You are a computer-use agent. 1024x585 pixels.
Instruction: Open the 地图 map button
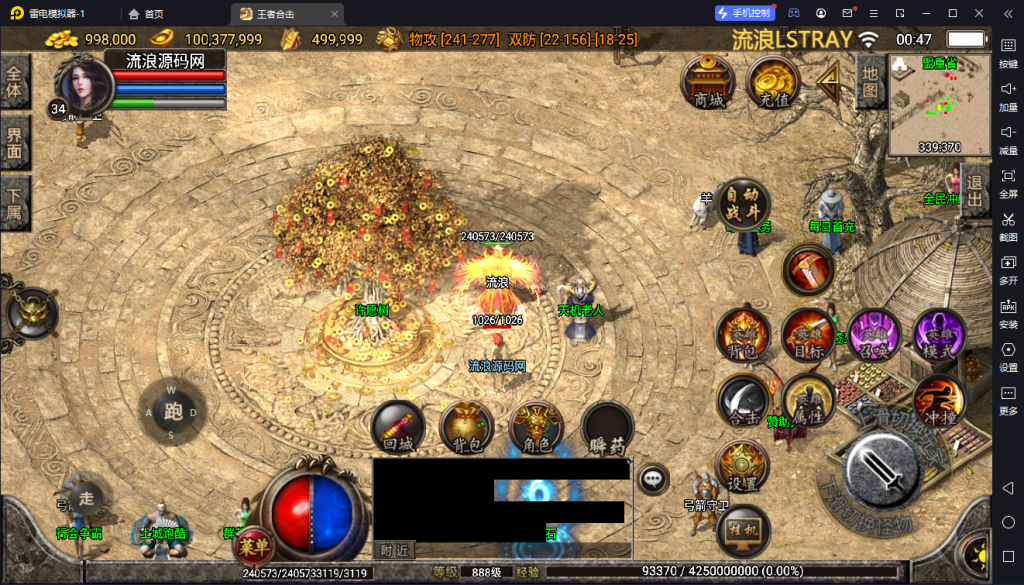point(870,81)
